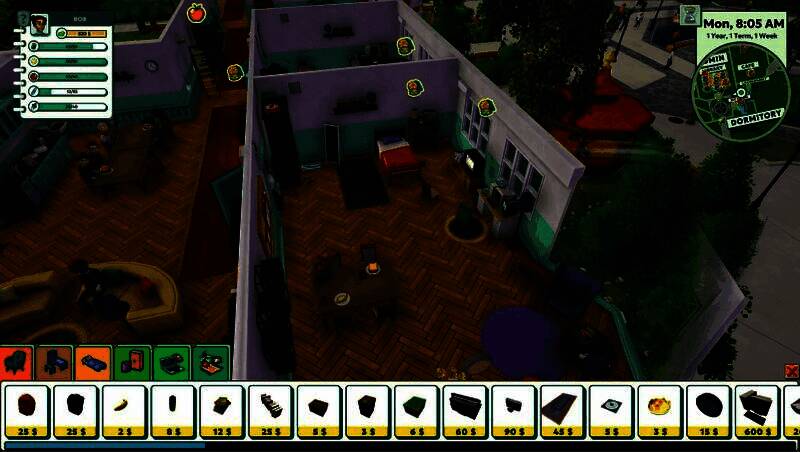Close the furniture shop with the red X
Image resolution: width=800 pixels, height=452 pixels.
(x=792, y=371)
